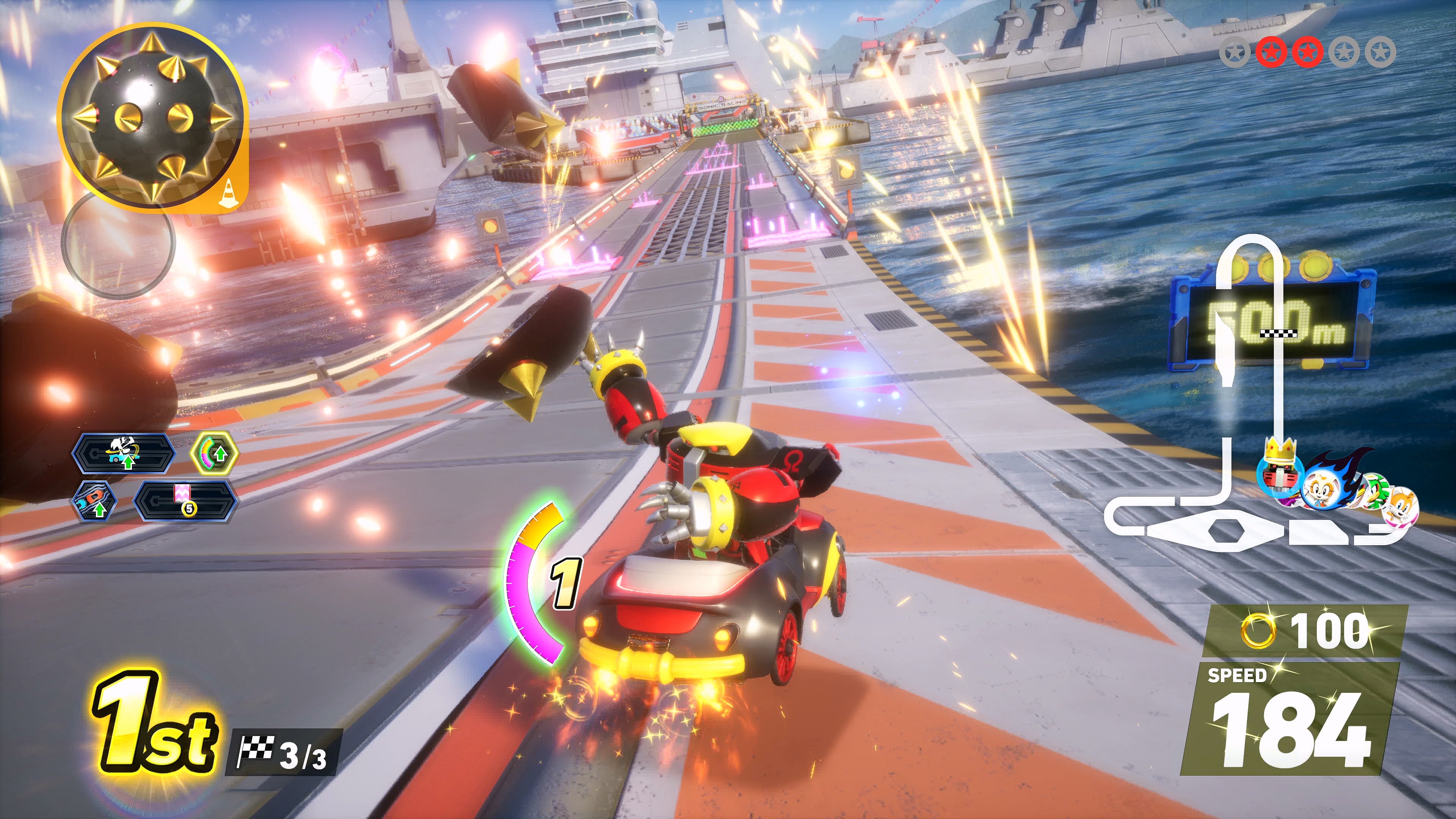
Task: Click the empty secondary item slot
Action: click(118, 243)
